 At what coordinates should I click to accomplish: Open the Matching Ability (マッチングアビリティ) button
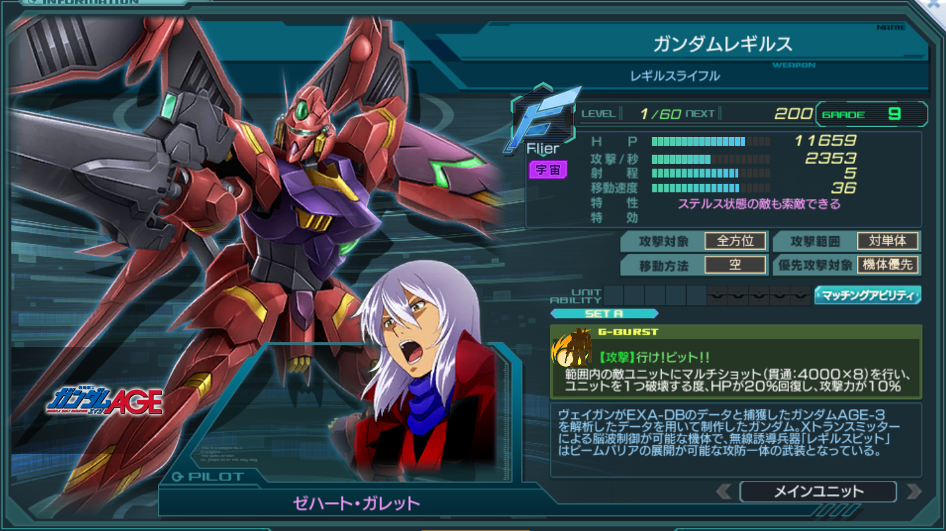[x=867, y=295]
